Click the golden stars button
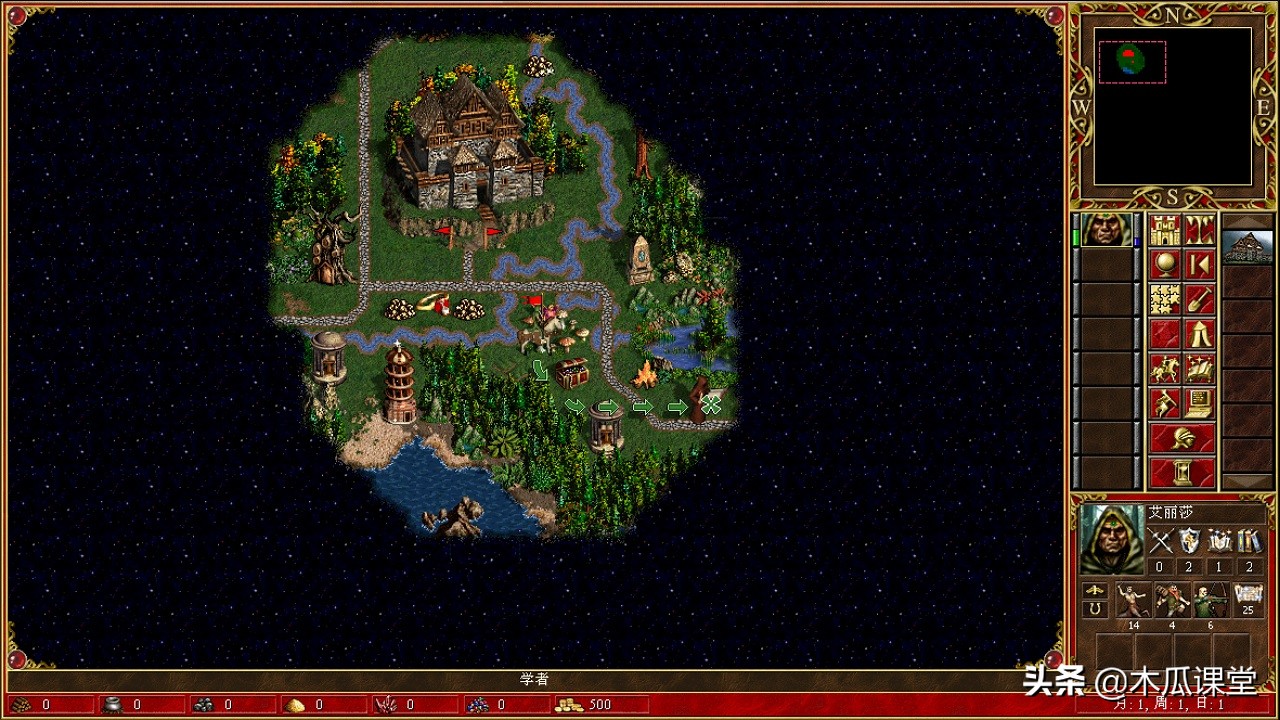The height and width of the screenshot is (720, 1280). [x=1165, y=299]
